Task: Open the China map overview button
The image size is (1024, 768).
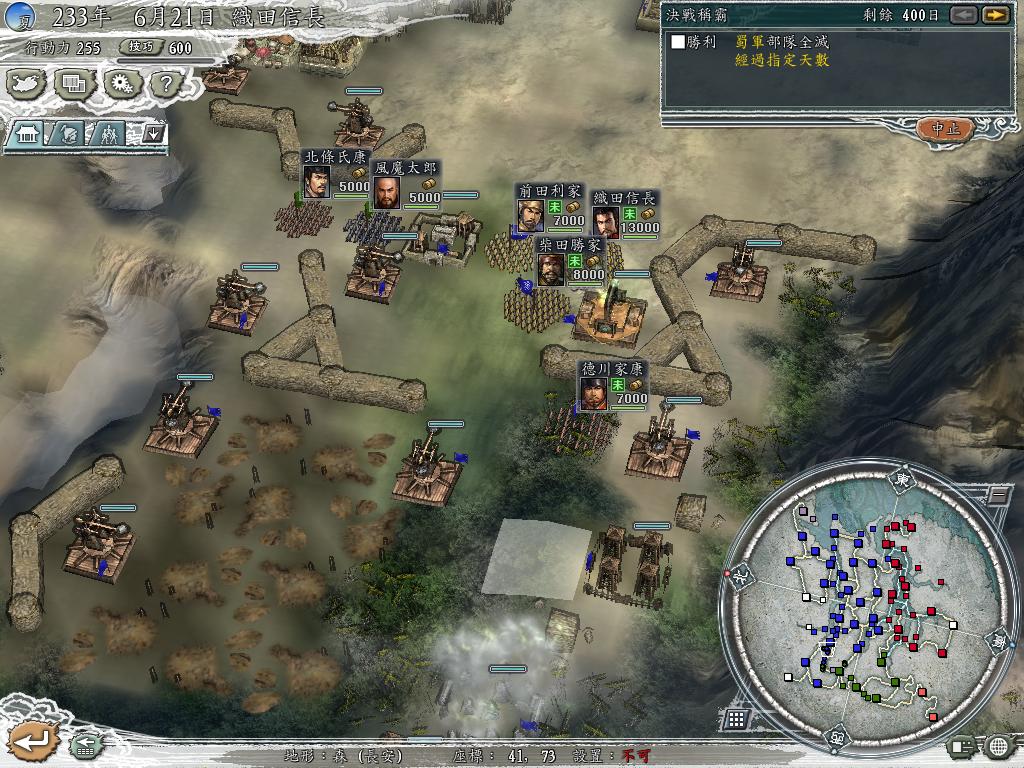Action: click(28, 85)
